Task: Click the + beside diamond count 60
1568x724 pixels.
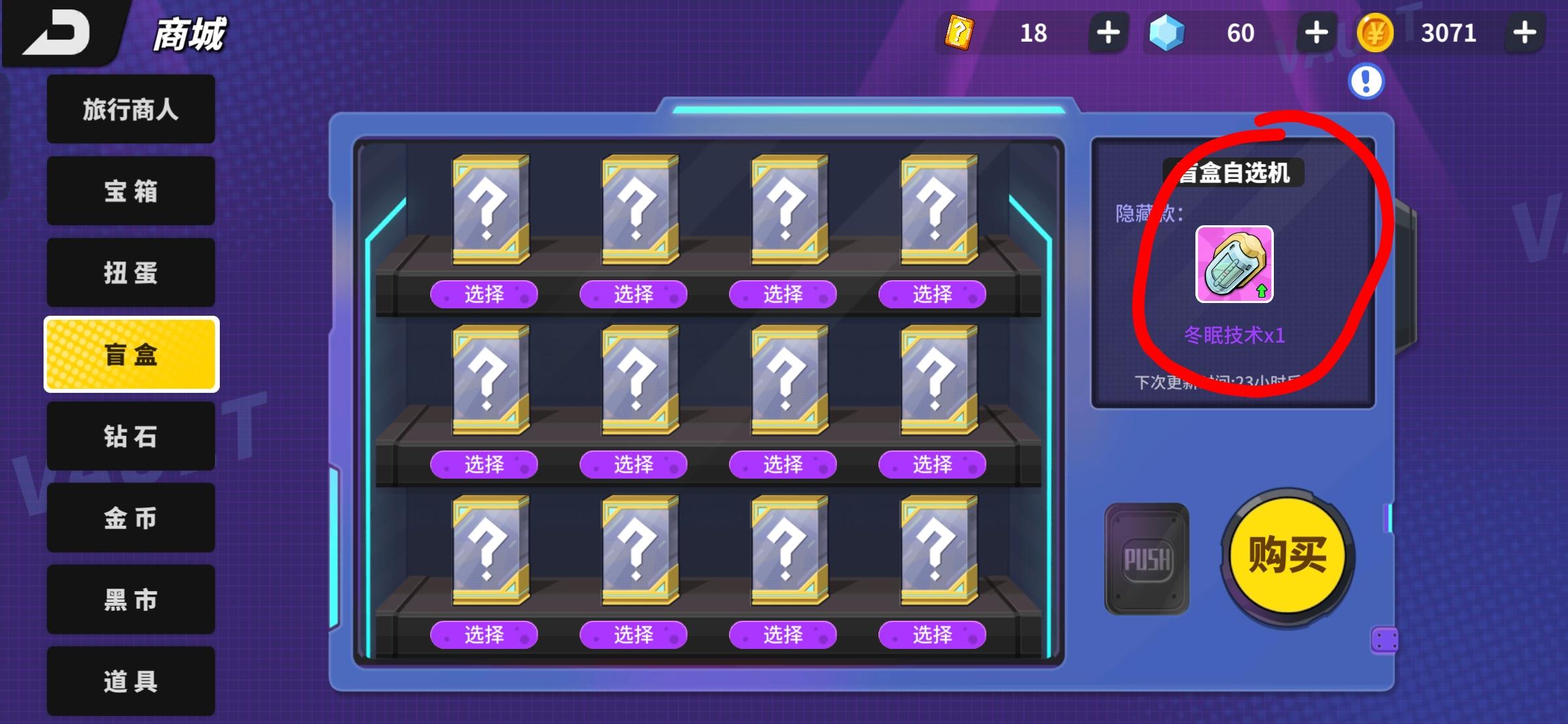Action: point(1315,32)
